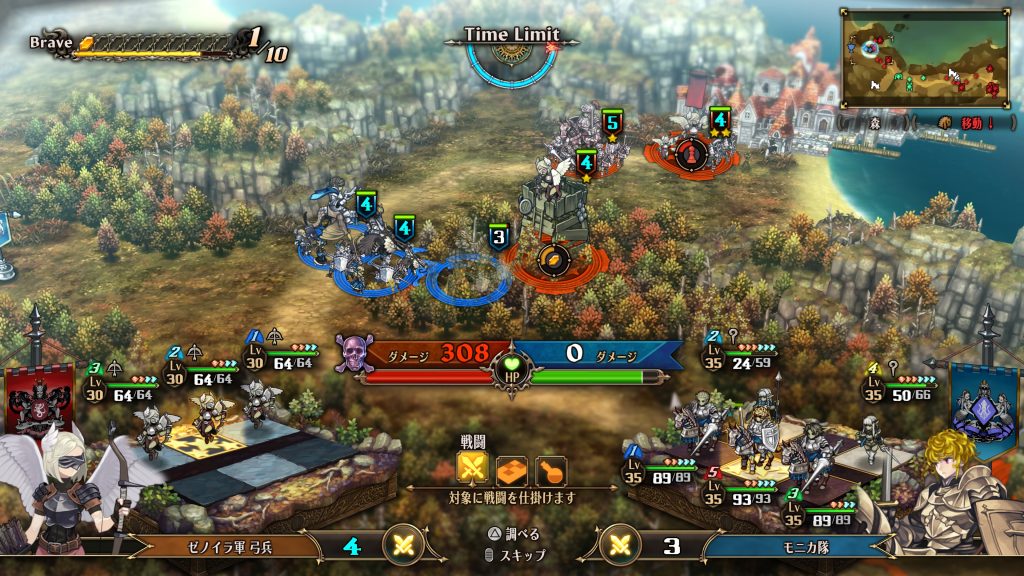Screen dimensions: 1024x576
Task: Select the blue allied unit badge numbered 3
Action: [x=499, y=237]
